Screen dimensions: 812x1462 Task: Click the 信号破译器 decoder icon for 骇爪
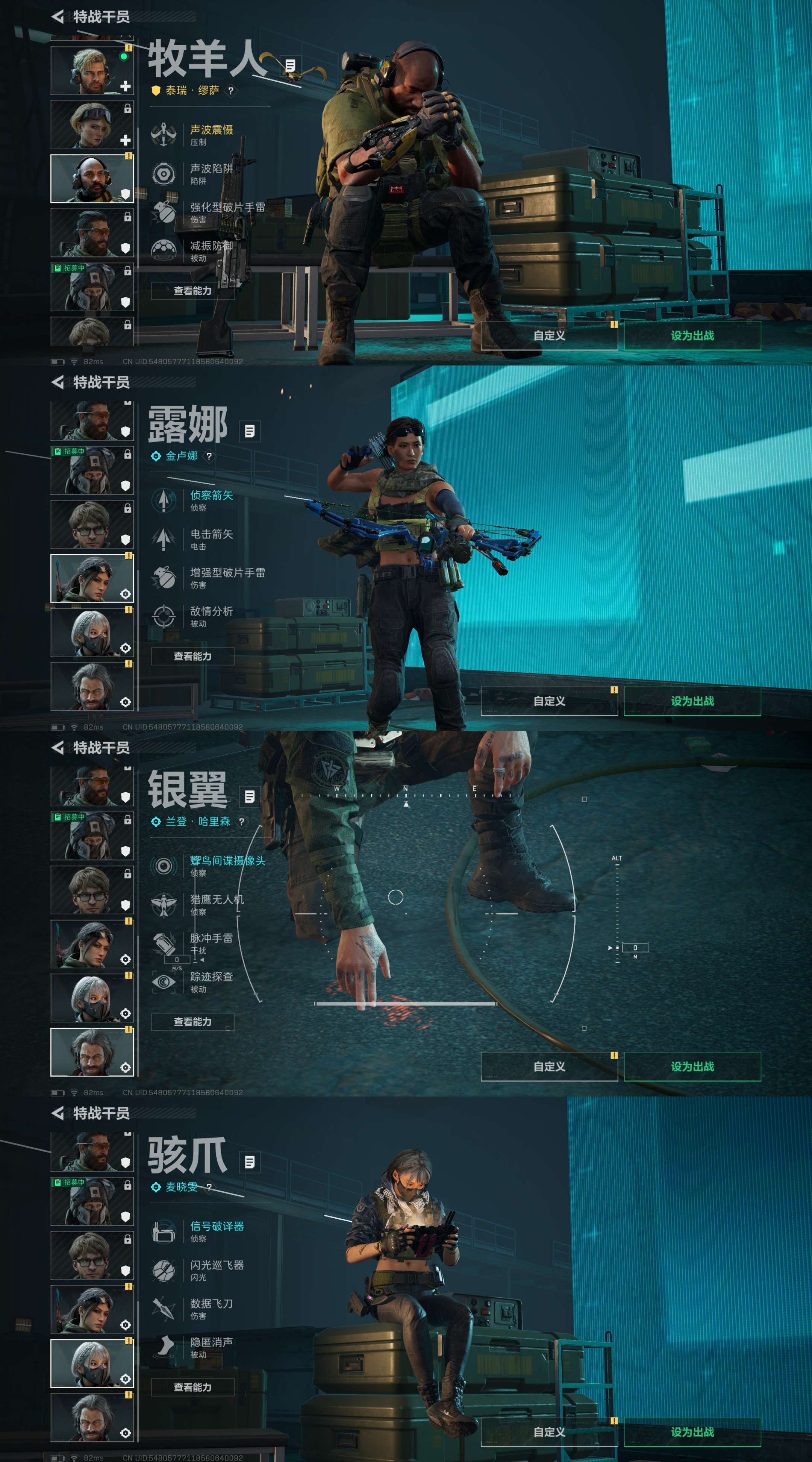(165, 1231)
